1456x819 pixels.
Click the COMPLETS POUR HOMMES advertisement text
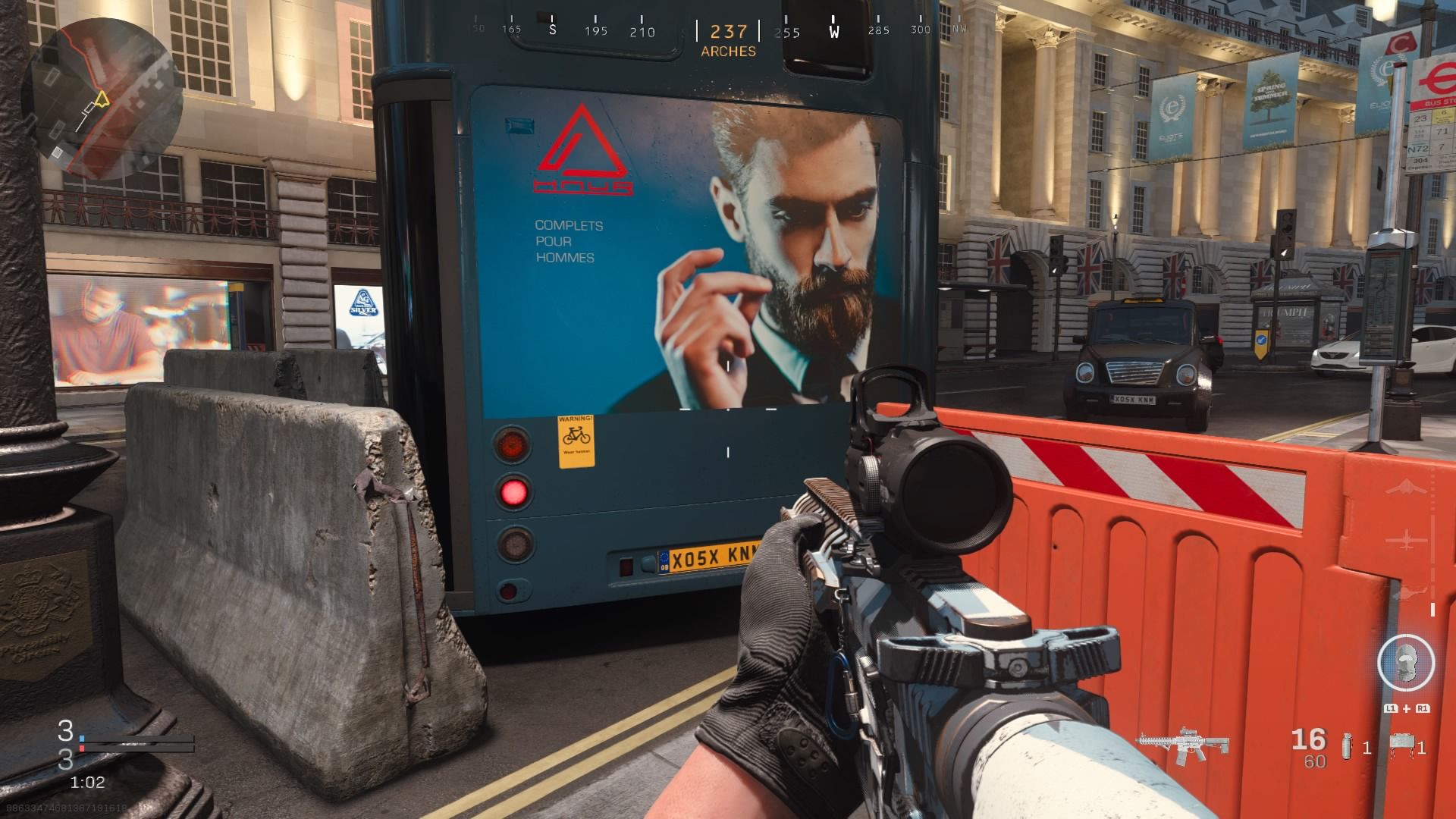565,242
